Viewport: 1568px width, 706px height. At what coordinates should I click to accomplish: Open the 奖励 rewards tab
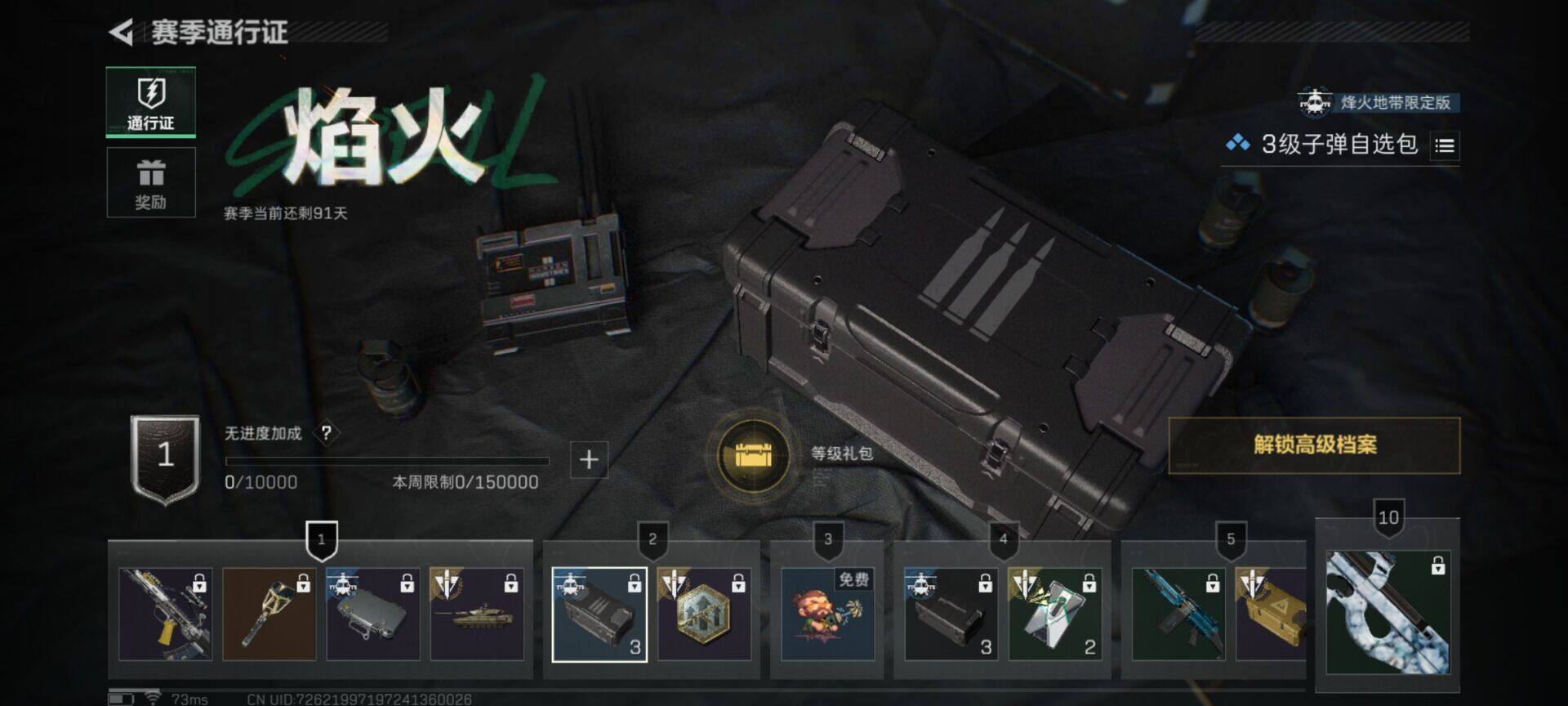pyautogui.click(x=151, y=183)
